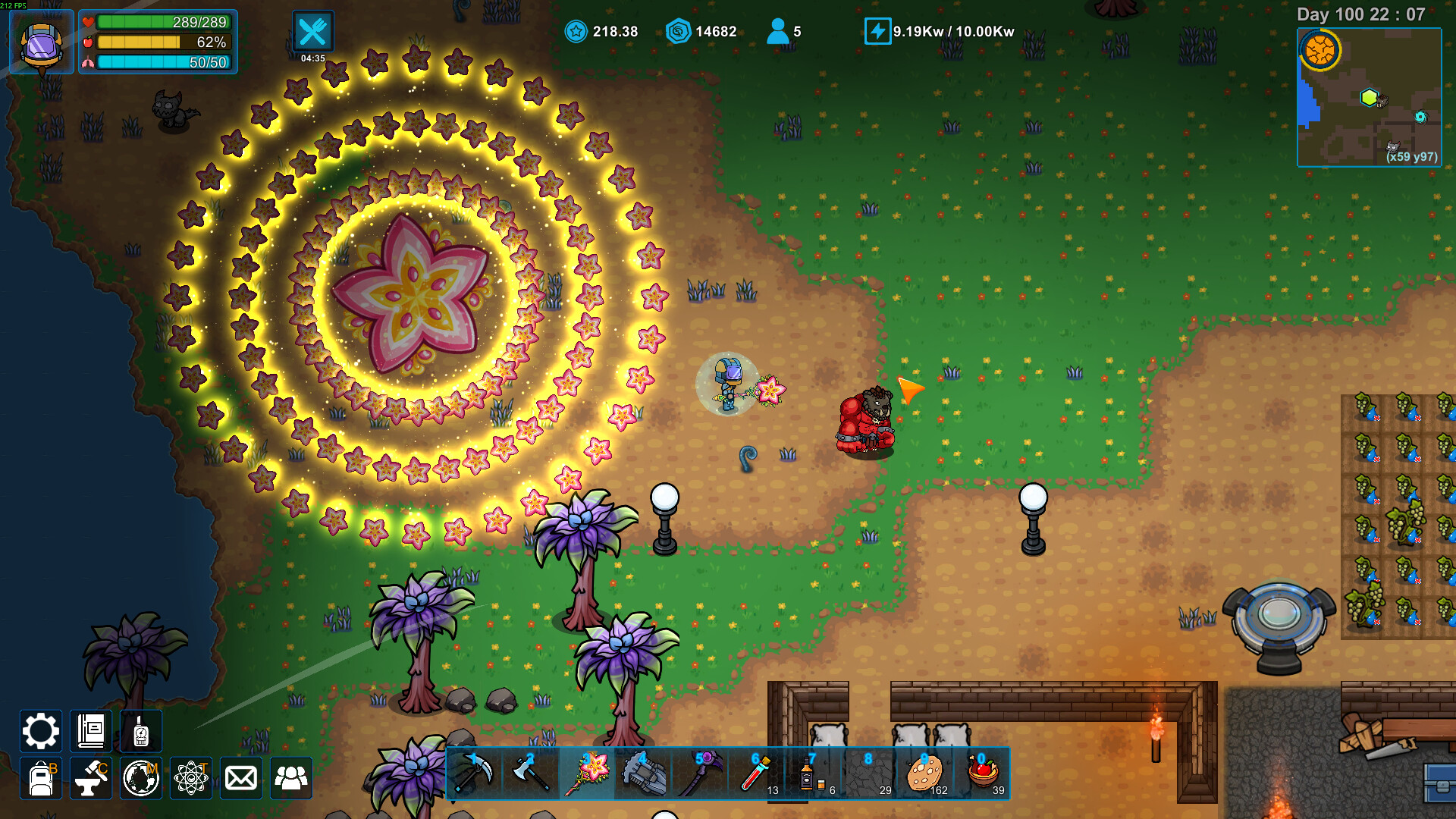The image size is (1456, 819).
Task: Click the helmeted character portrait
Action: tap(42, 42)
